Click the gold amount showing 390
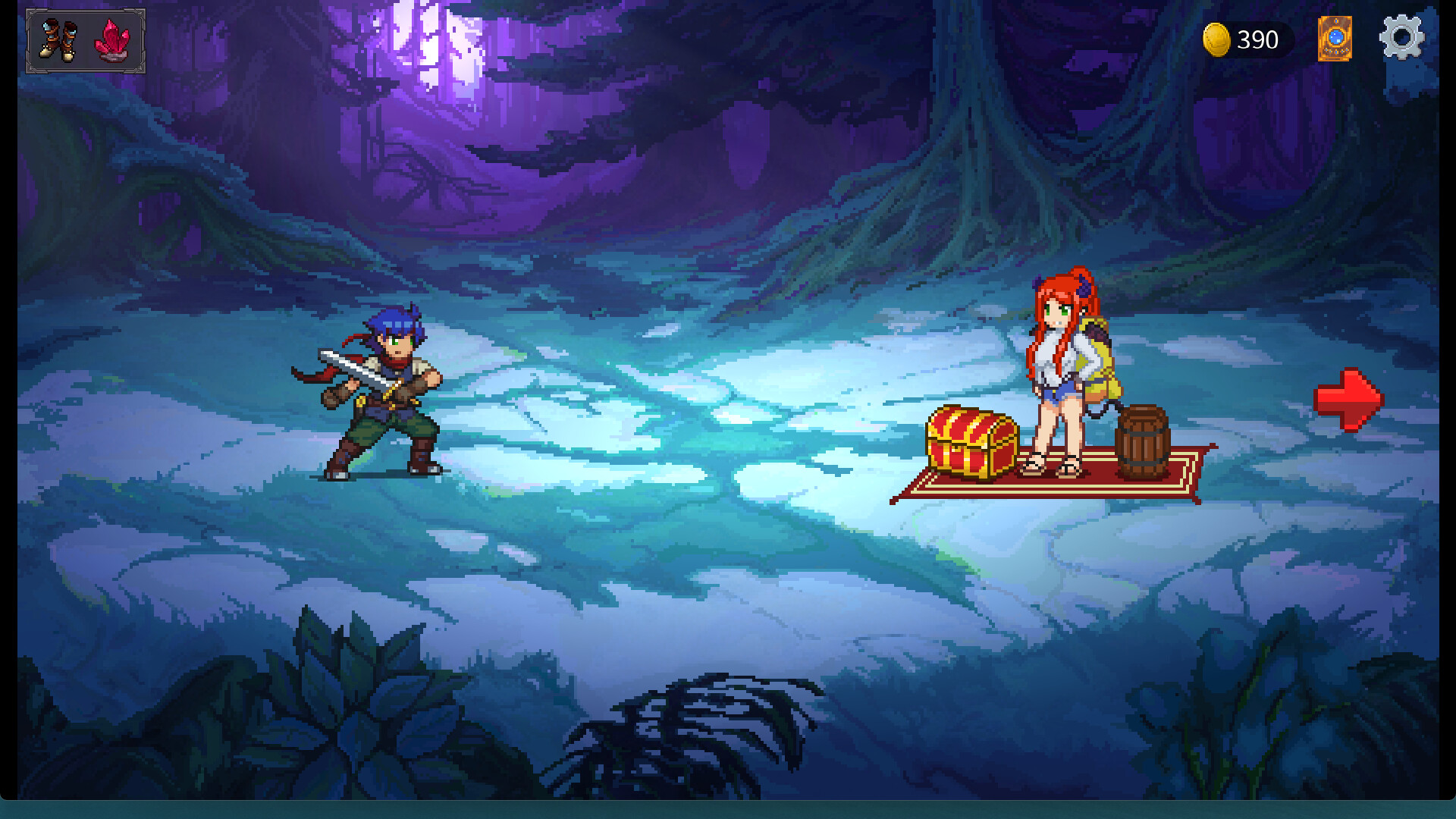Viewport: 1456px width, 819px height. (x=1255, y=39)
